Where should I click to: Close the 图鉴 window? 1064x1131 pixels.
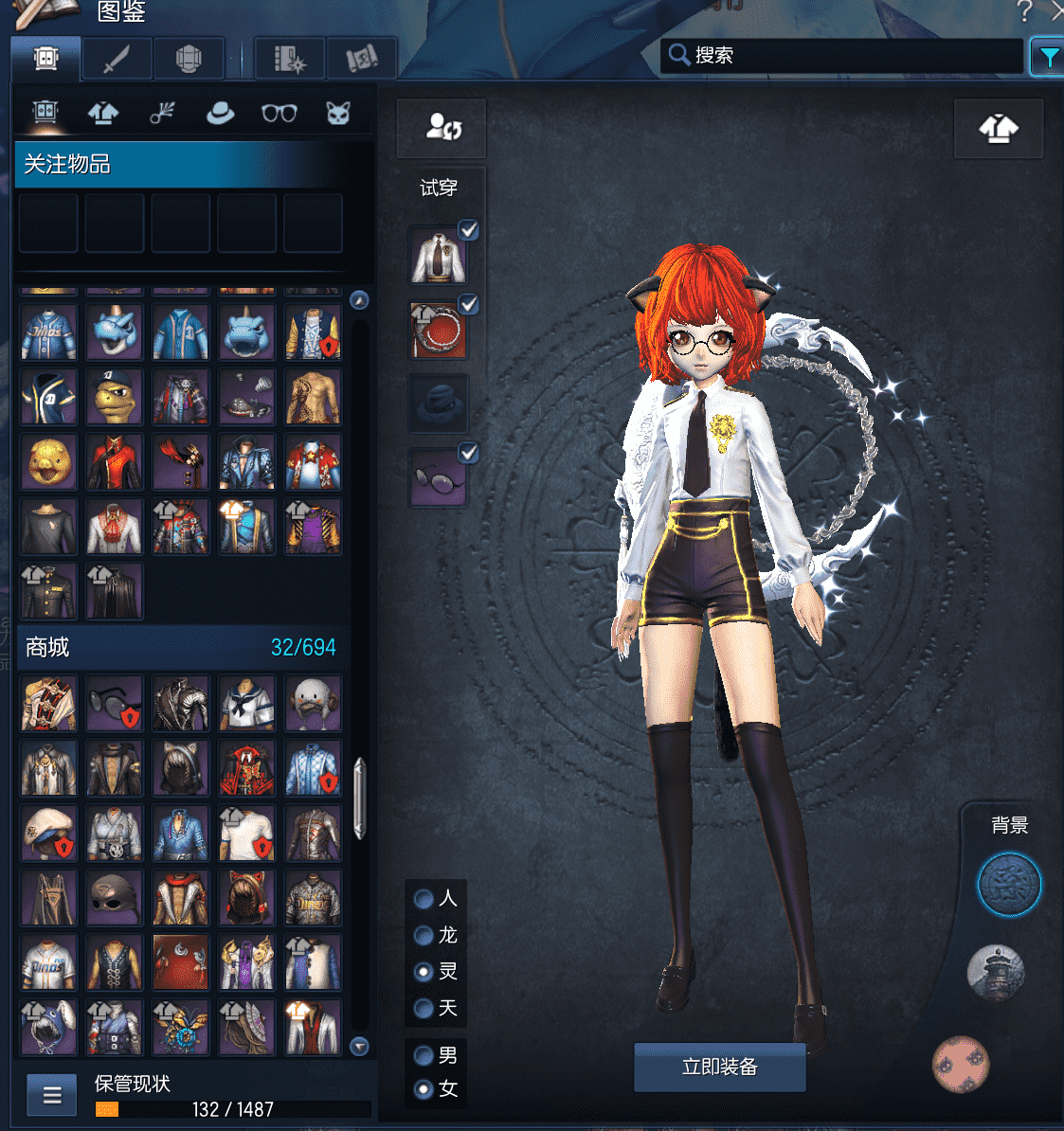tap(1057, 11)
